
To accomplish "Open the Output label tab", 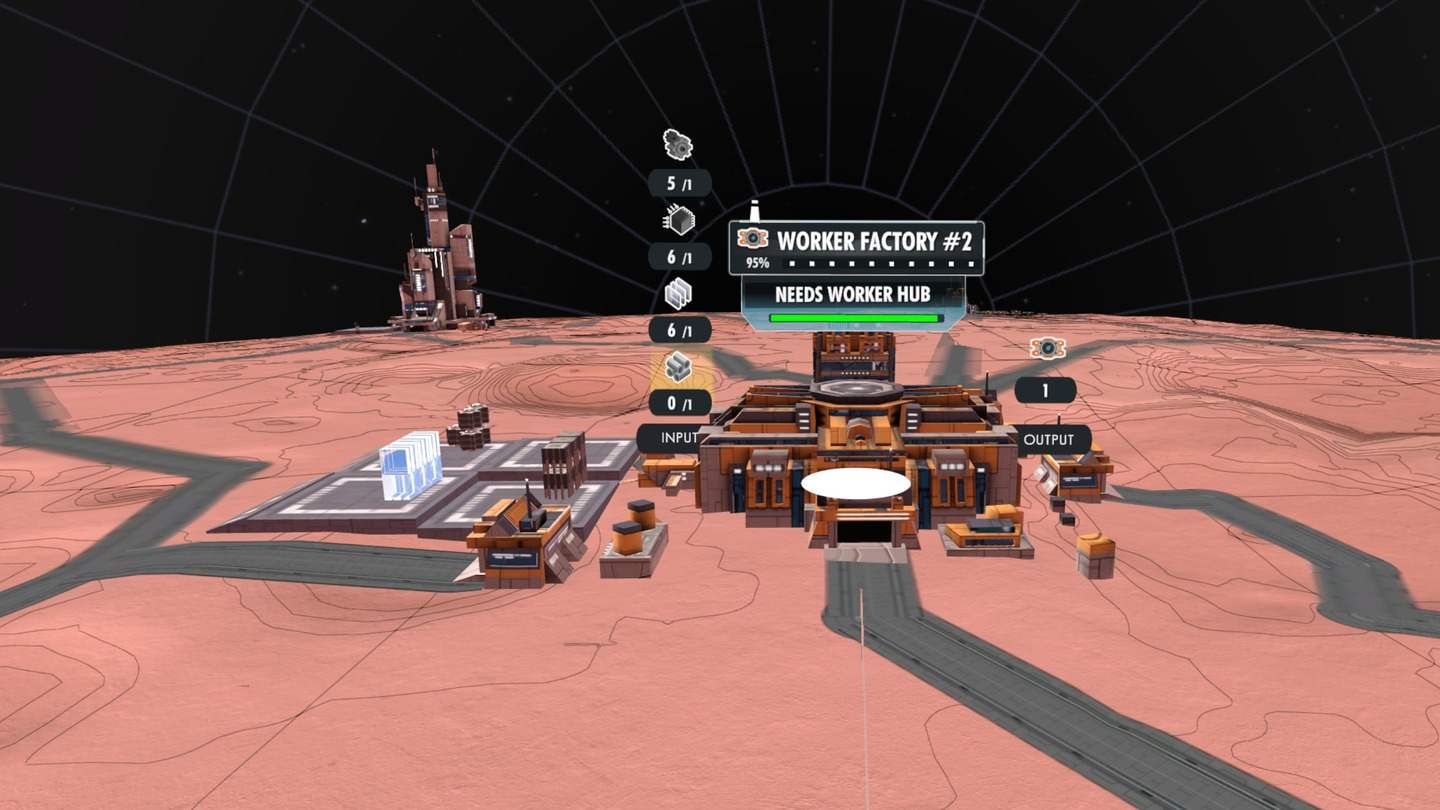I will click(1049, 439).
